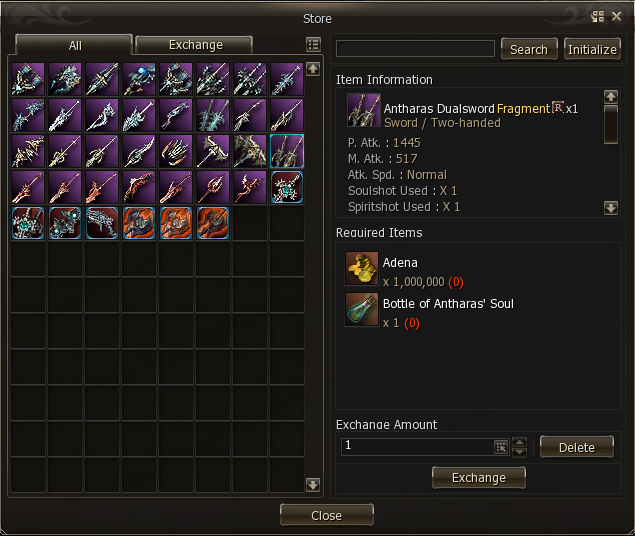Click the item grid's top scroll arrow

(313, 69)
